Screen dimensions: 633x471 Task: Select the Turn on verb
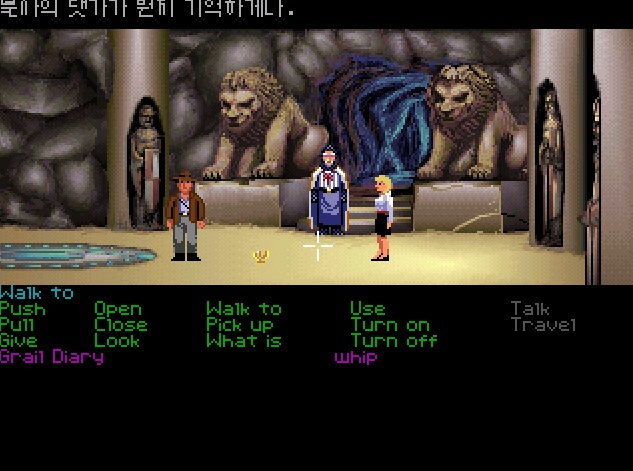pyautogui.click(x=389, y=325)
